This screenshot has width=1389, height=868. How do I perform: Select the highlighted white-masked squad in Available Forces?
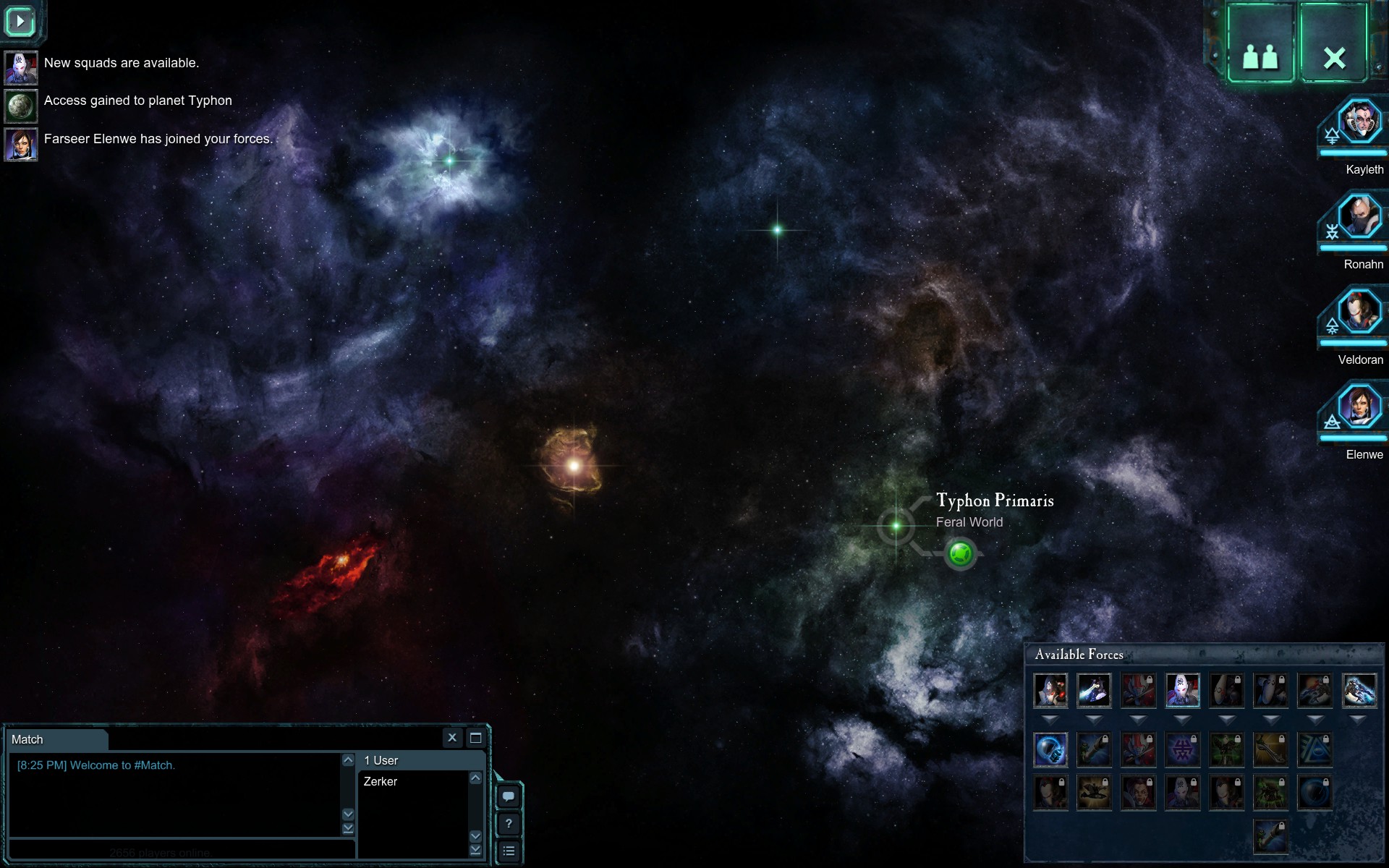point(1182,690)
